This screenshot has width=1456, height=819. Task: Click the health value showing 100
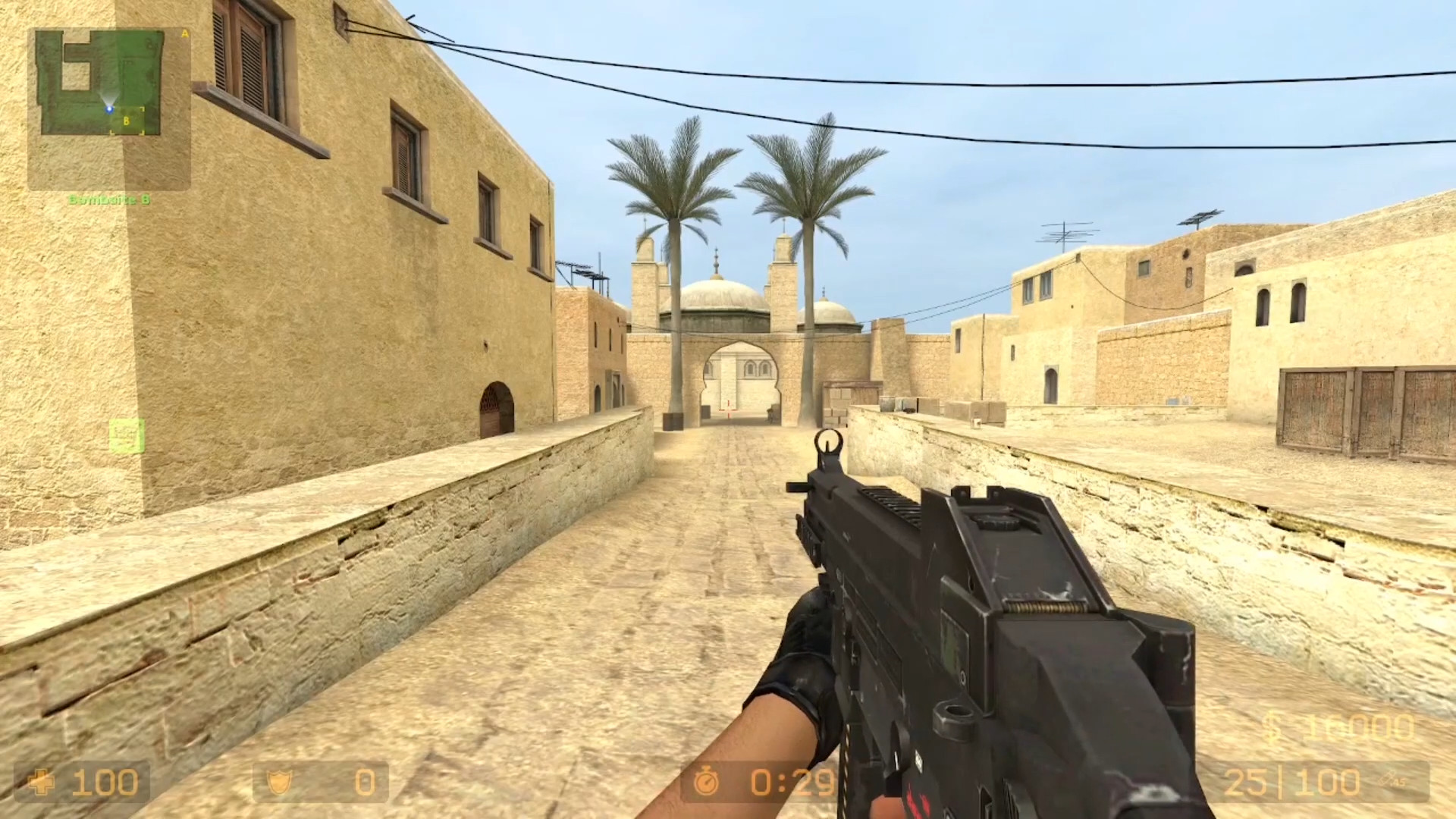[106, 783]
